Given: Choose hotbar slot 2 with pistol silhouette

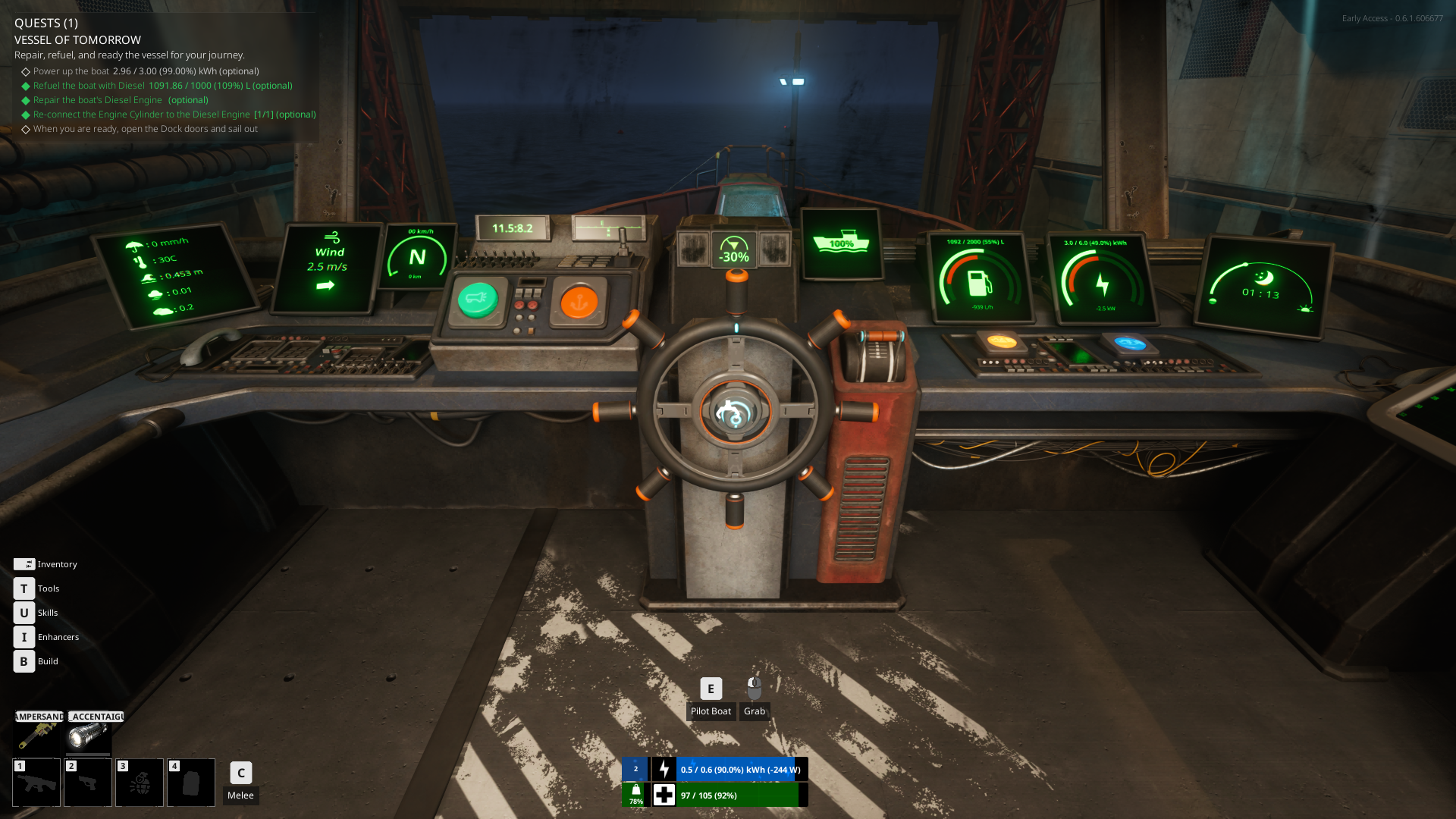Looking at the screenshot, I should [88, 783].
